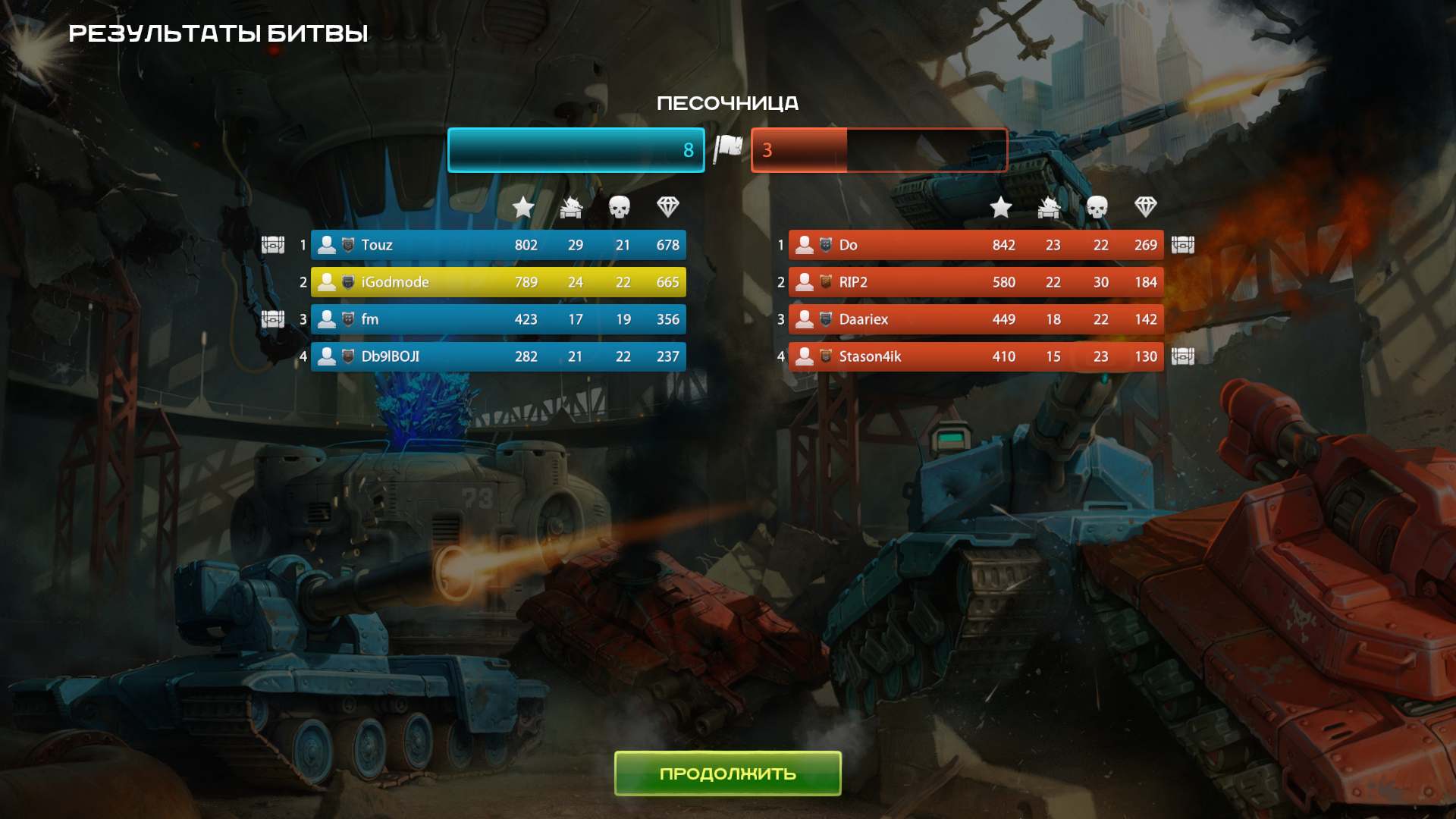The width and height of the screenshot is (1456, 819).
Task: Open the Stason4ik player row
Action: coord(976,356)
